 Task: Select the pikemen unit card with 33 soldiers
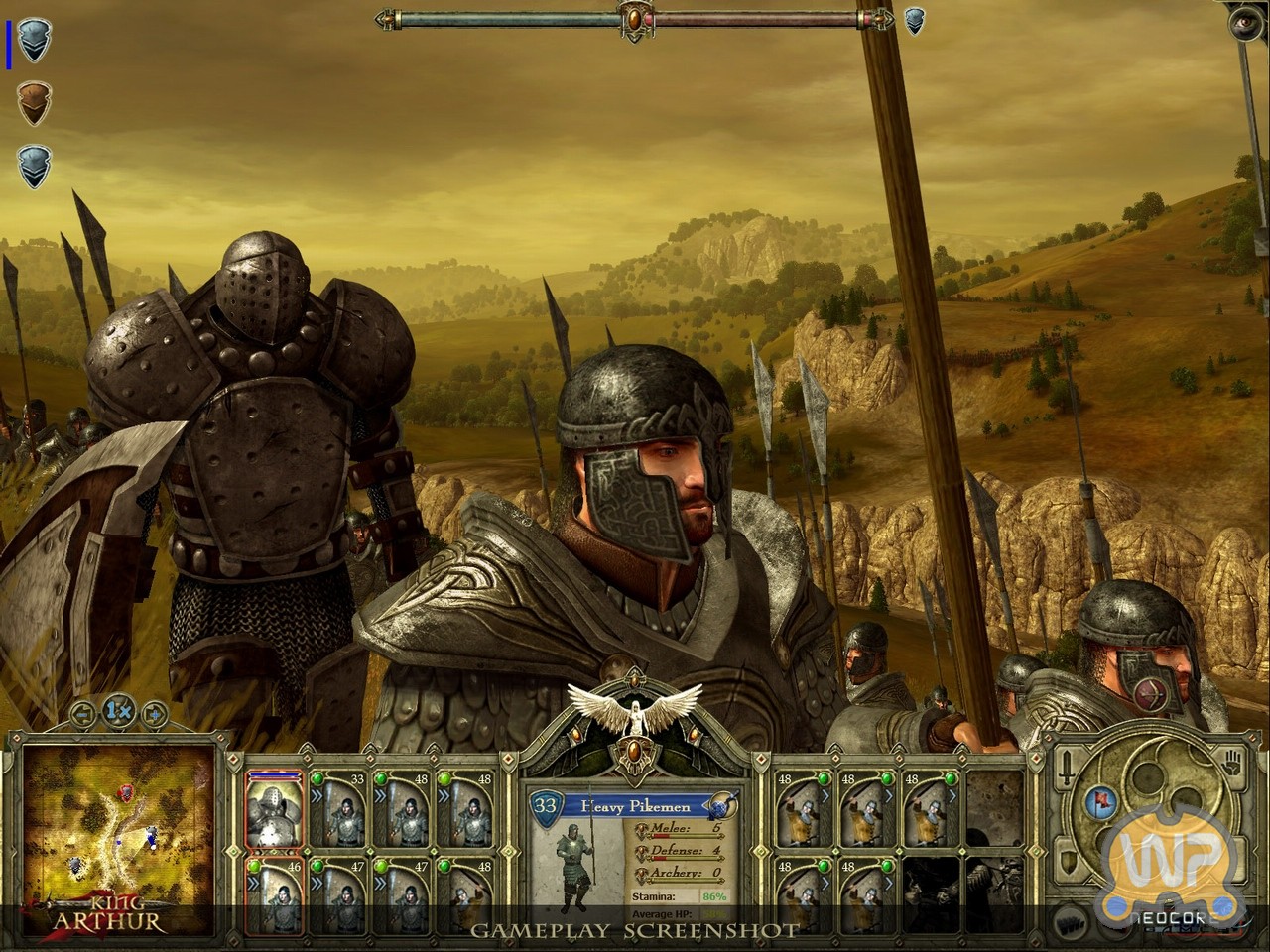(x=337, y=810)
